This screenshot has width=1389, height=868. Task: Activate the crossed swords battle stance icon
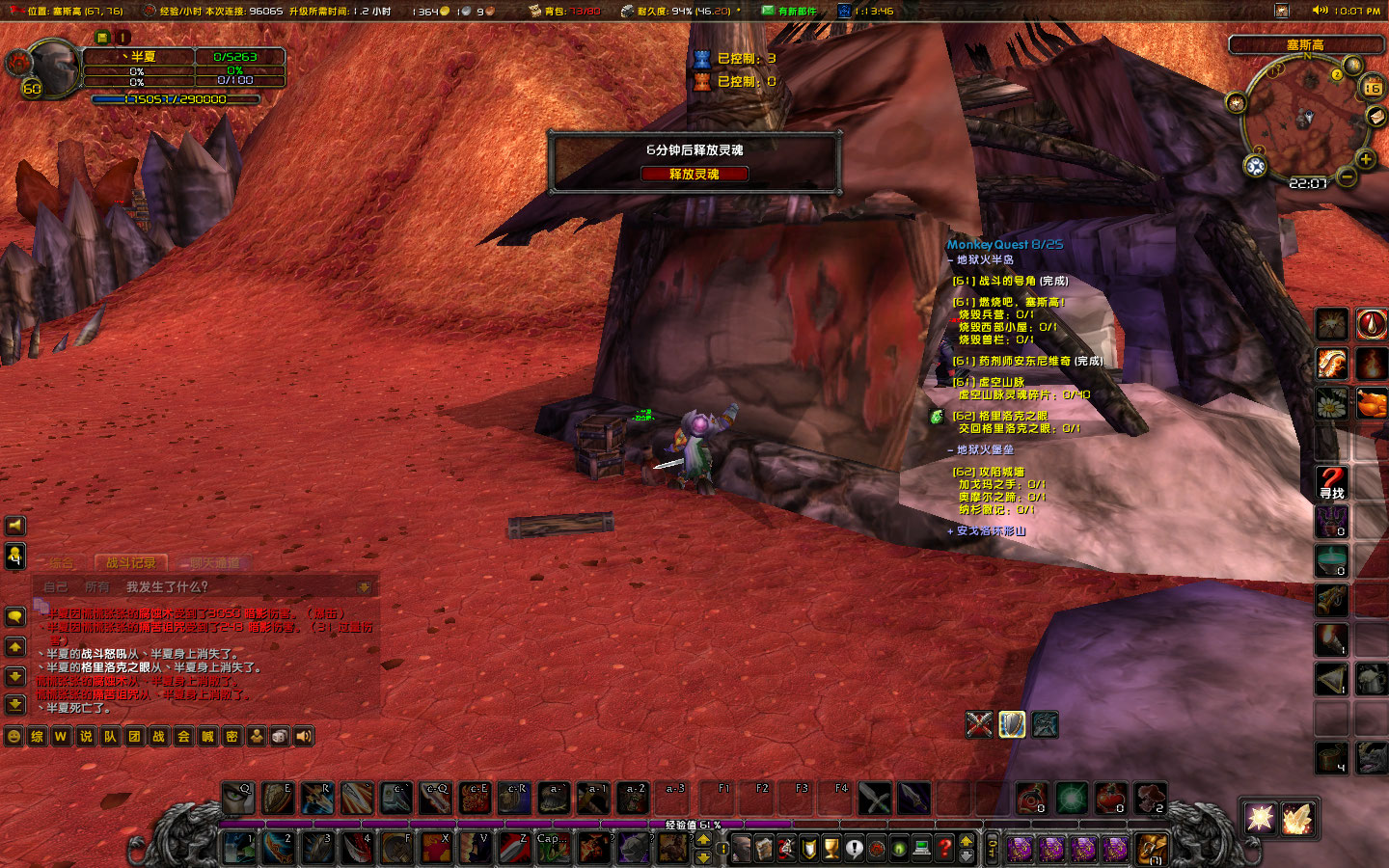[979, 724]
